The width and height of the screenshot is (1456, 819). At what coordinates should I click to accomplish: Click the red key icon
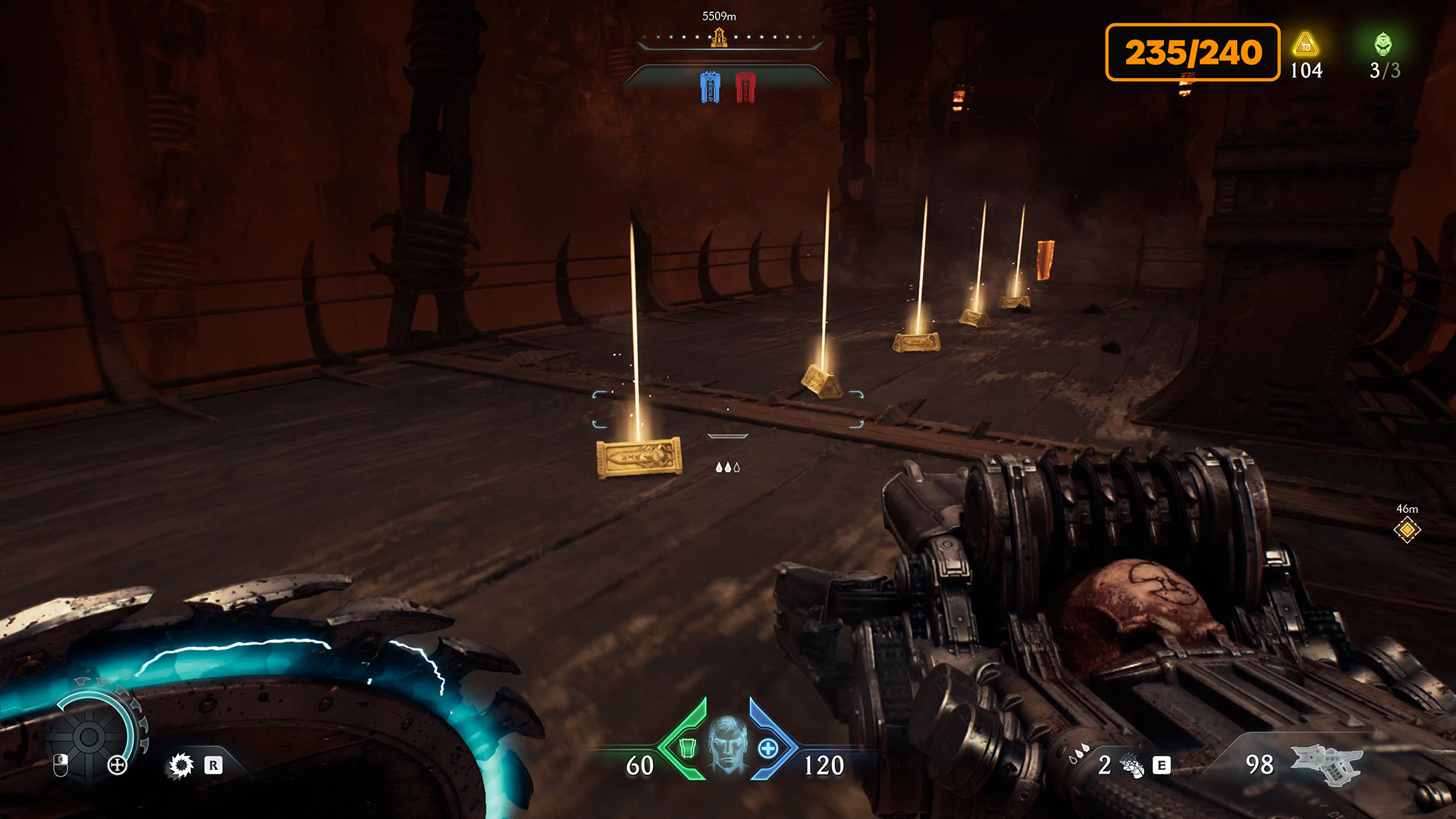point(745,87)
